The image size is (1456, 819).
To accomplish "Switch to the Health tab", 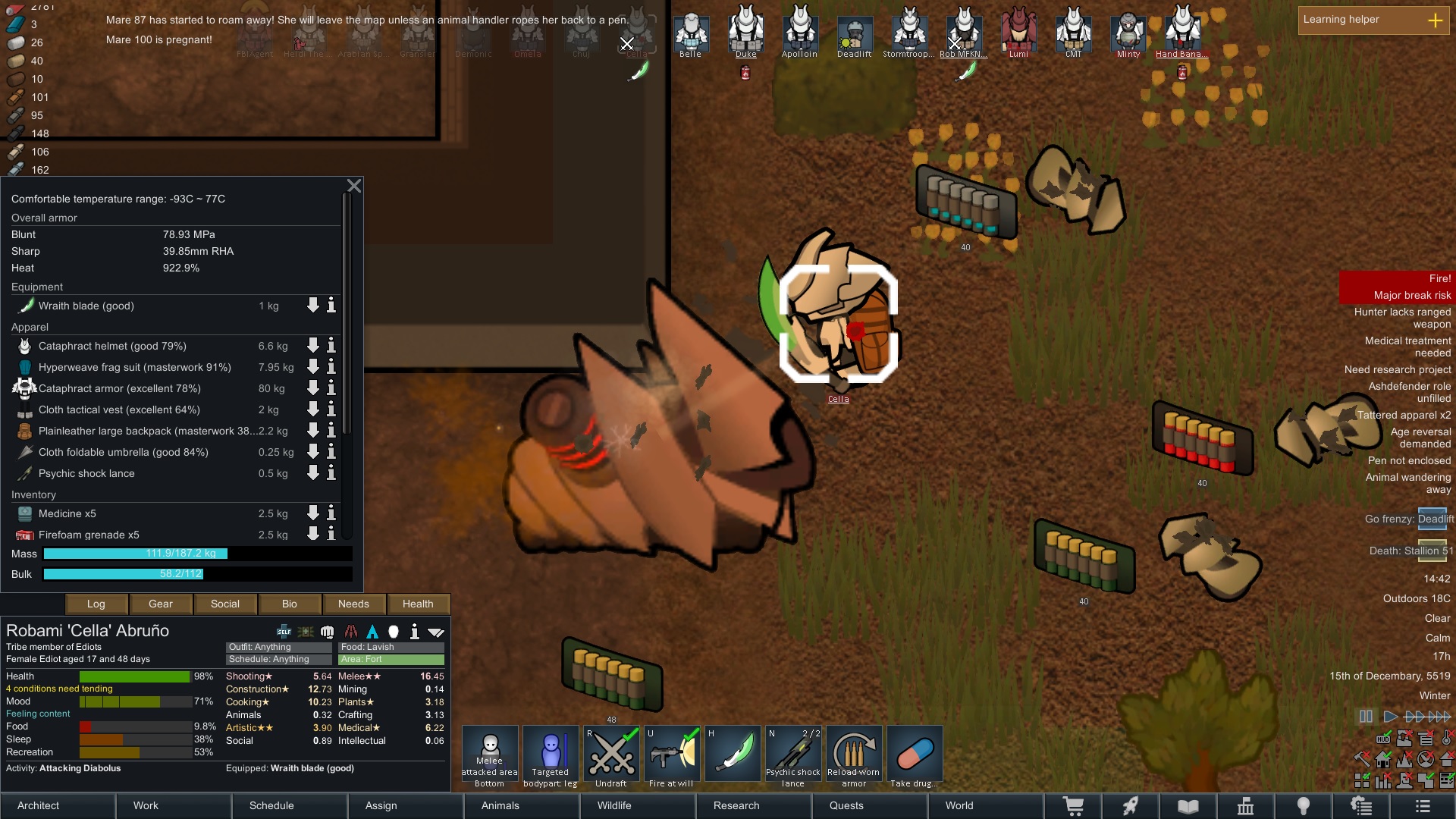I will tap(418, 604).
